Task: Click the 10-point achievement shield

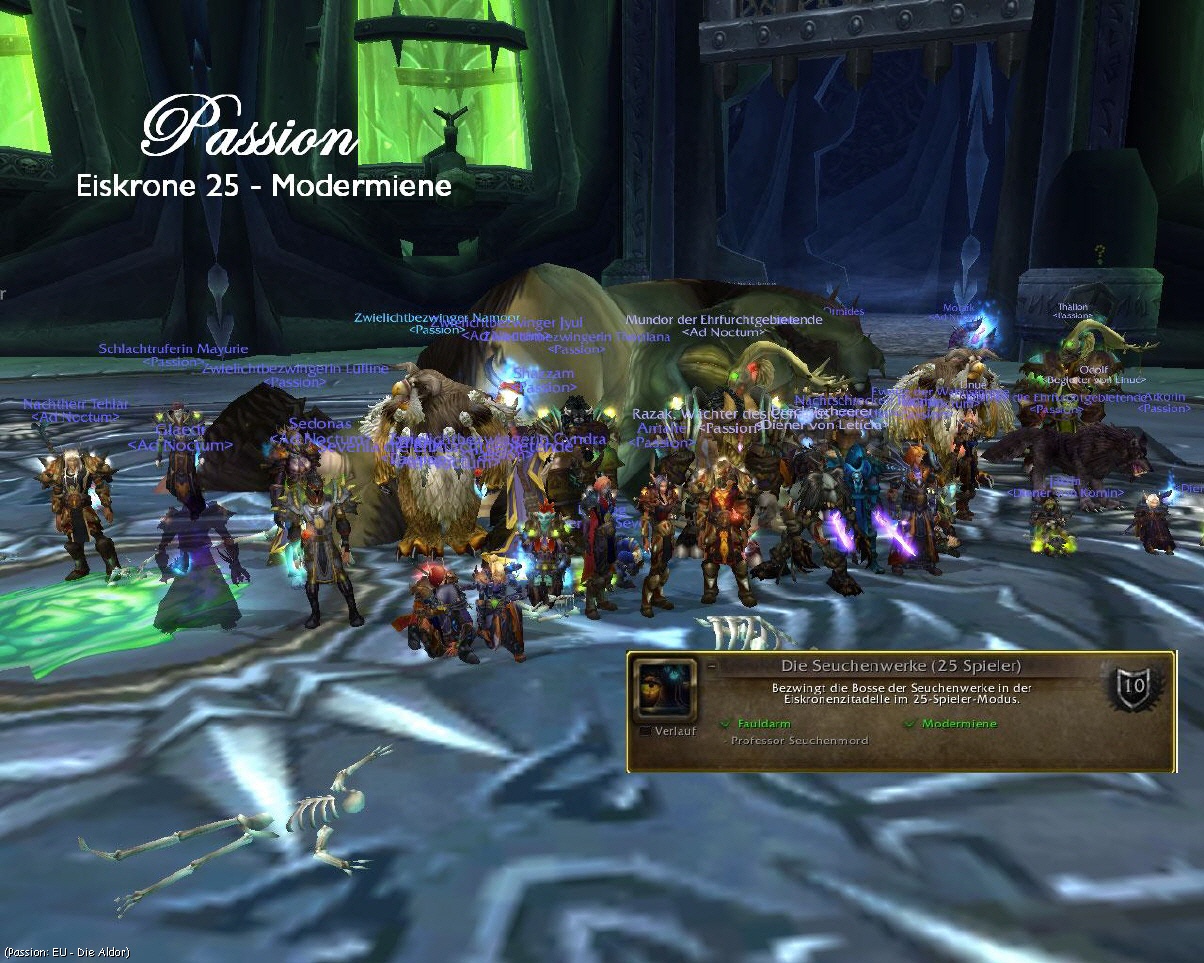Action: (x=1134, y=687)
